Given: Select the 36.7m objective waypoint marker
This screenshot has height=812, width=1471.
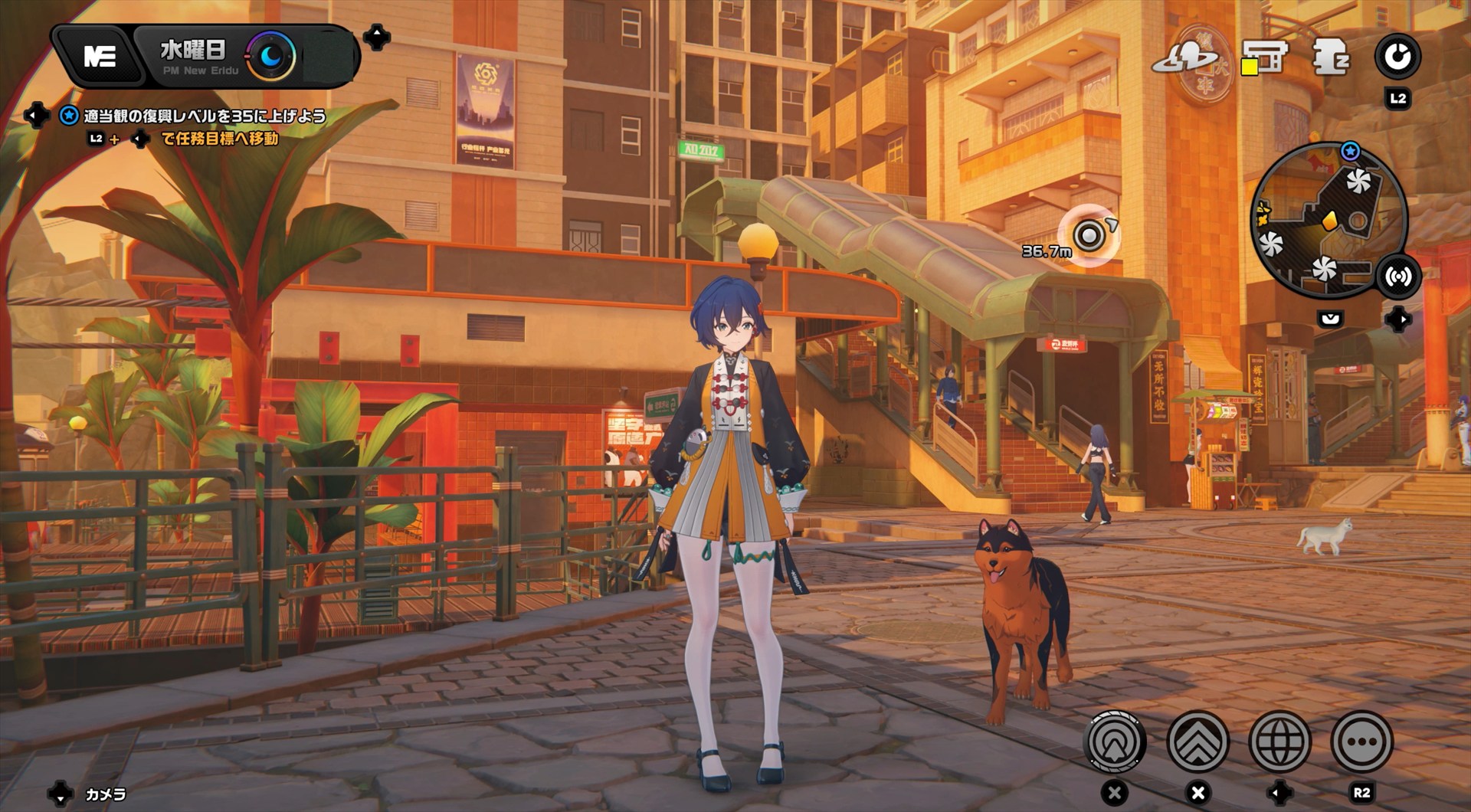Looking at the screenshot, I should [x=1089, y=235].
